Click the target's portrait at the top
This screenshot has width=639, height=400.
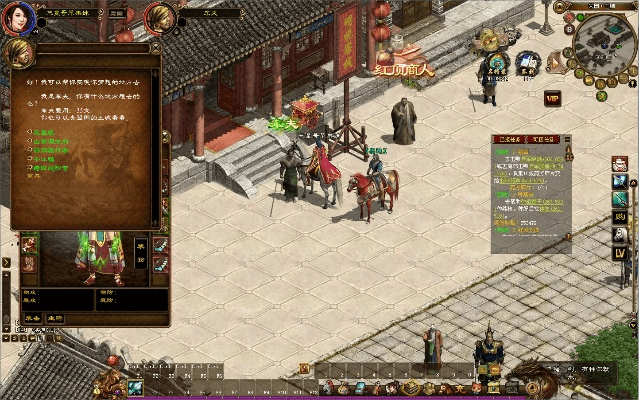[x=160, y=17]
